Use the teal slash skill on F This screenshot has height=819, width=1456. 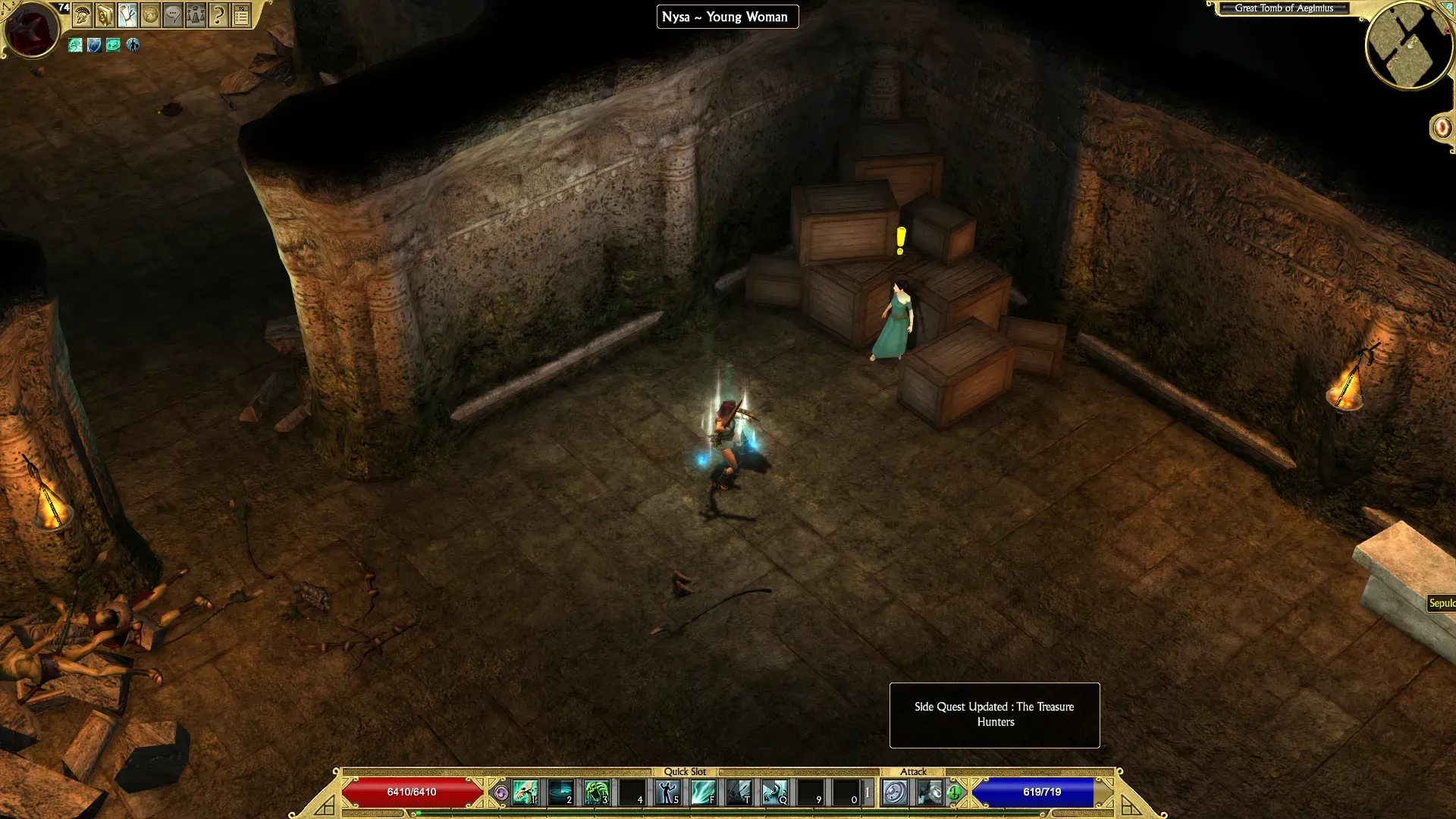(x=703, y=792)
